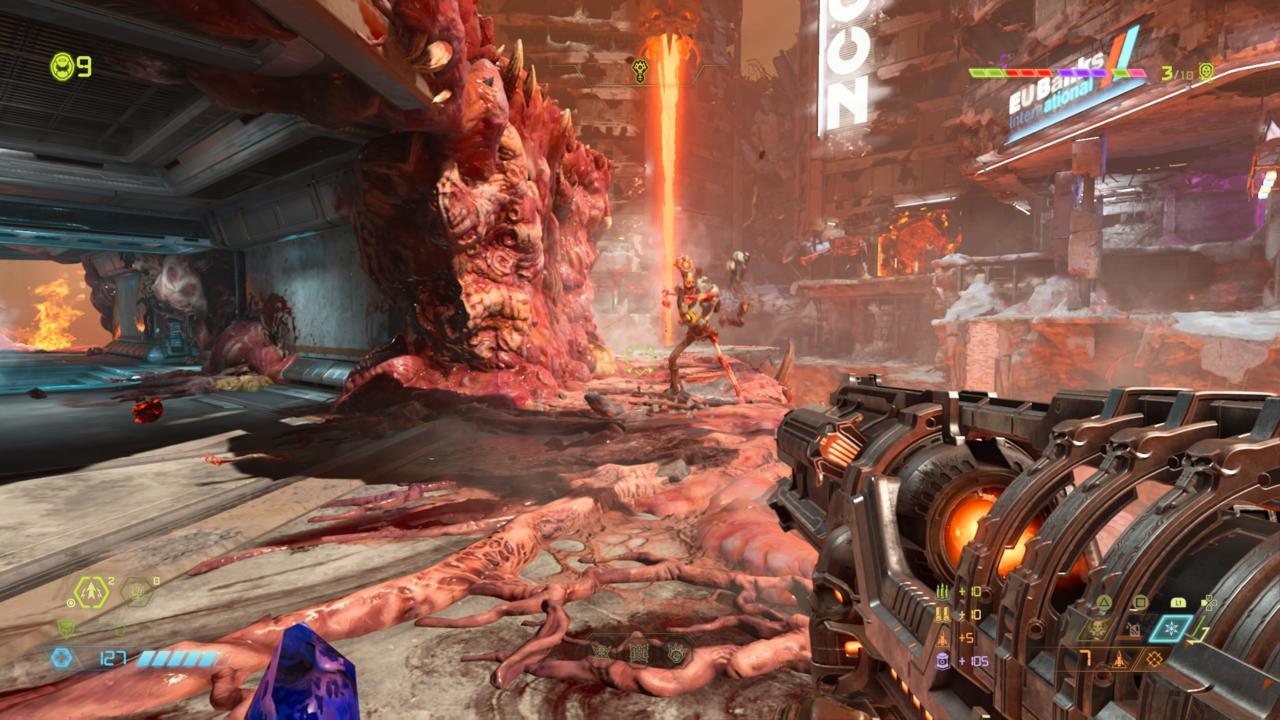The width and height of the screenshot is (1280, 720).
Task: Select the highlighted Ice Bomb snowflake icon
Action: [1170, 628]
